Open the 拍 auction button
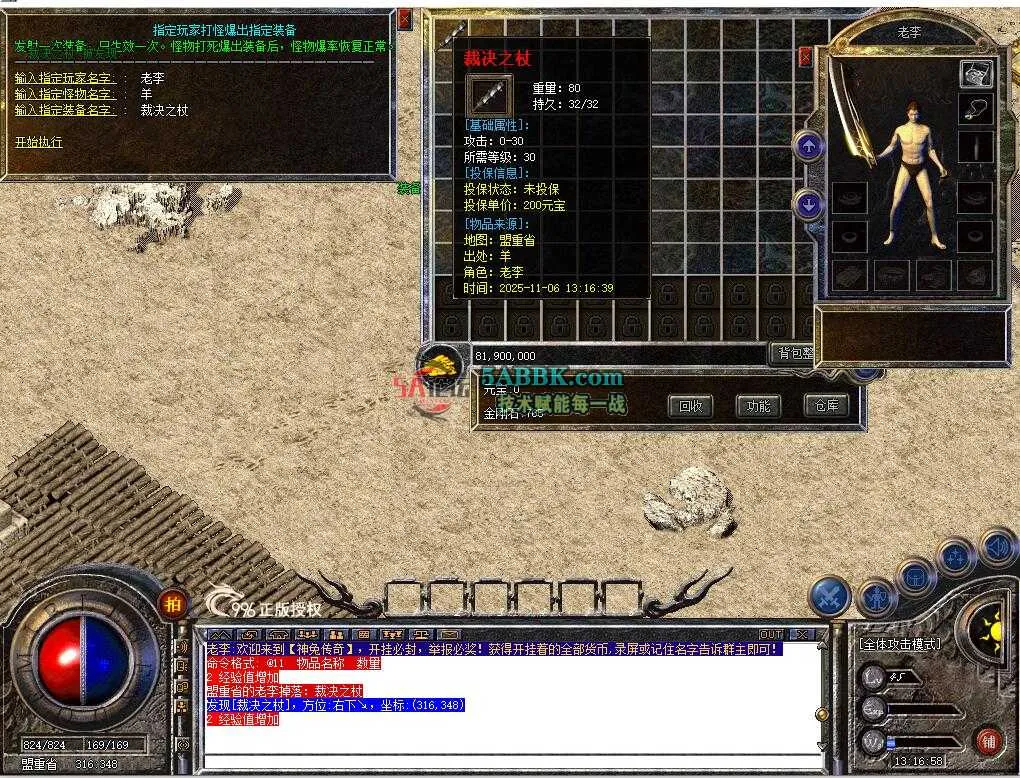 point(173,603)
